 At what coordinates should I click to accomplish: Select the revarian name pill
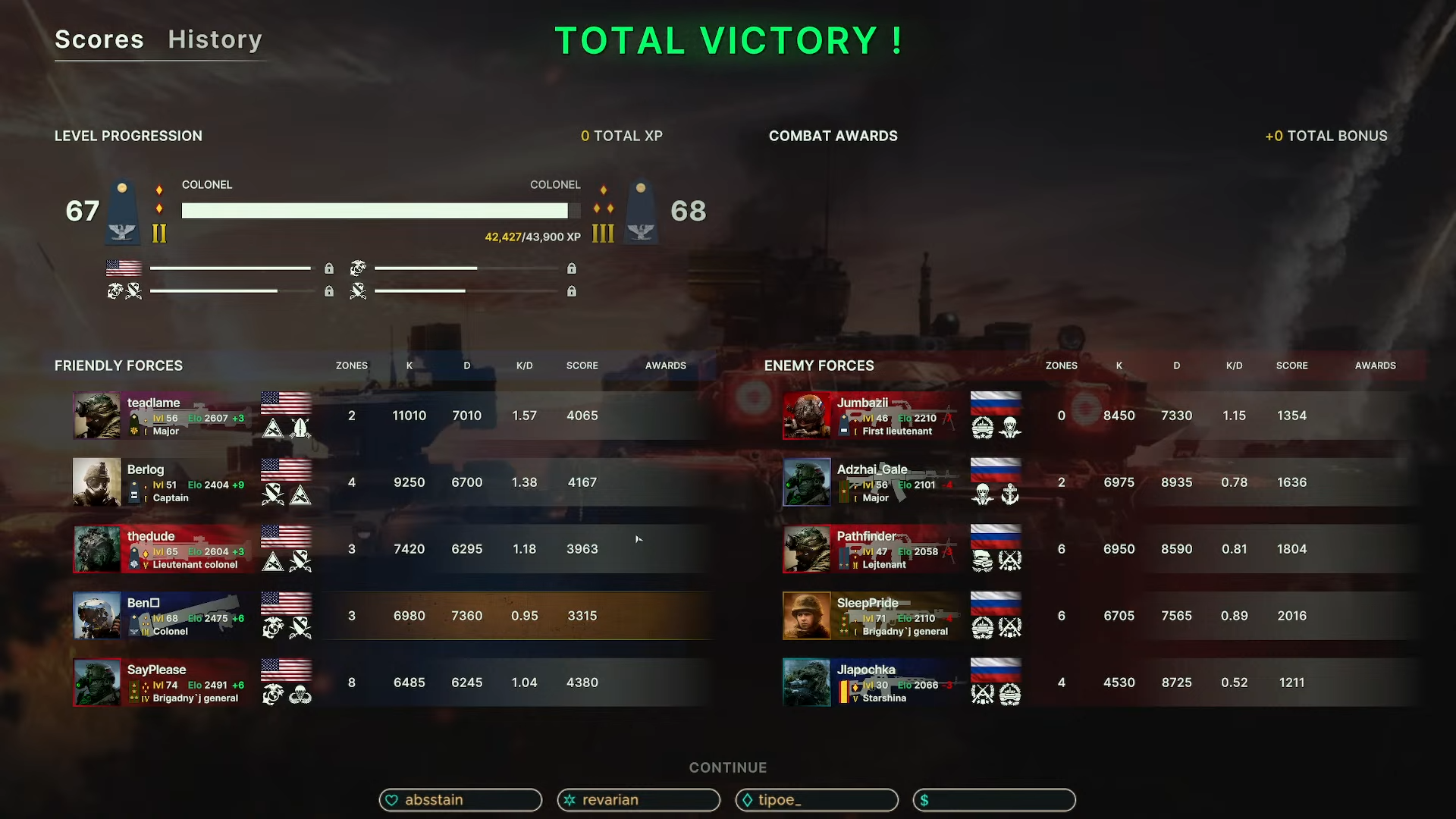pos(639,800)
